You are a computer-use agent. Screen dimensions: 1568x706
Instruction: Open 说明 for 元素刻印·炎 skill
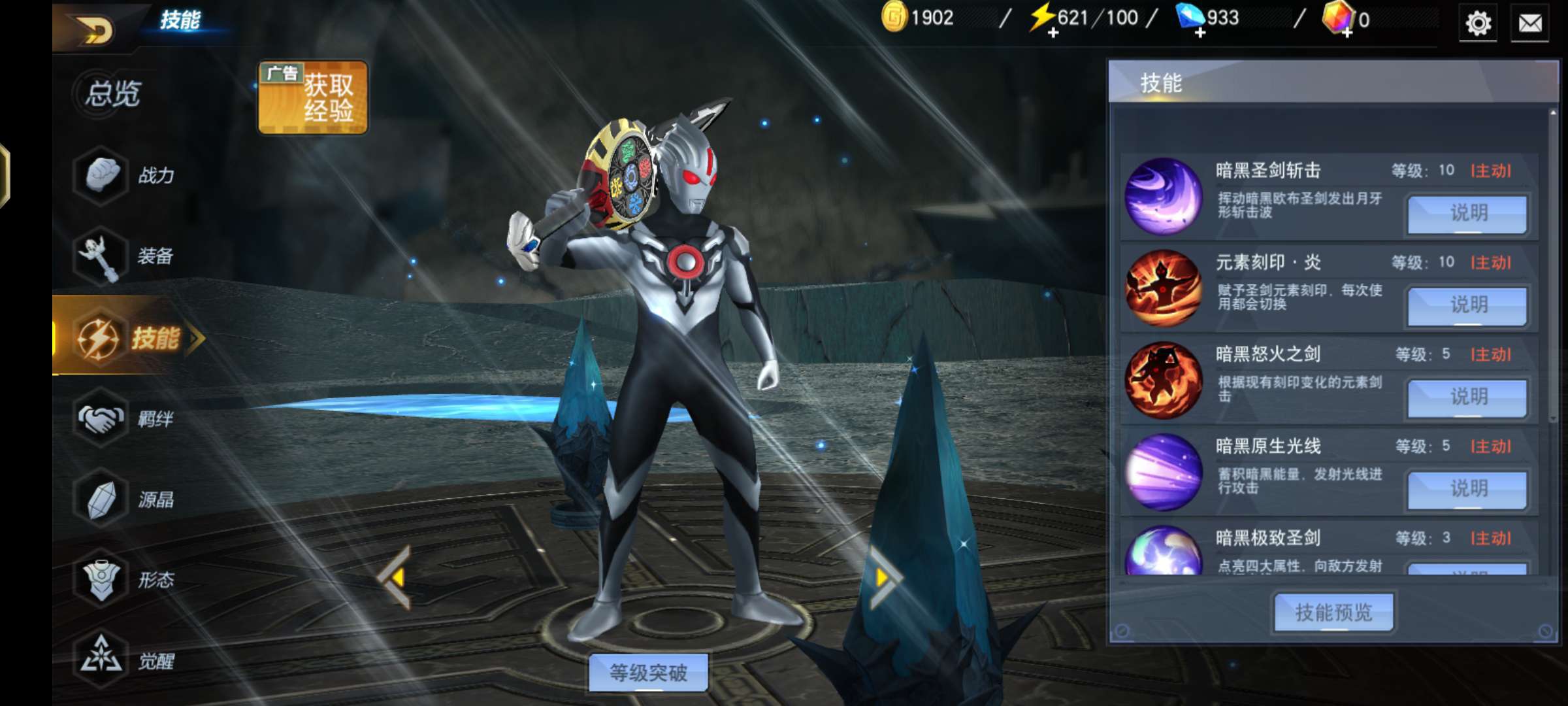(x=1467, y=305)
